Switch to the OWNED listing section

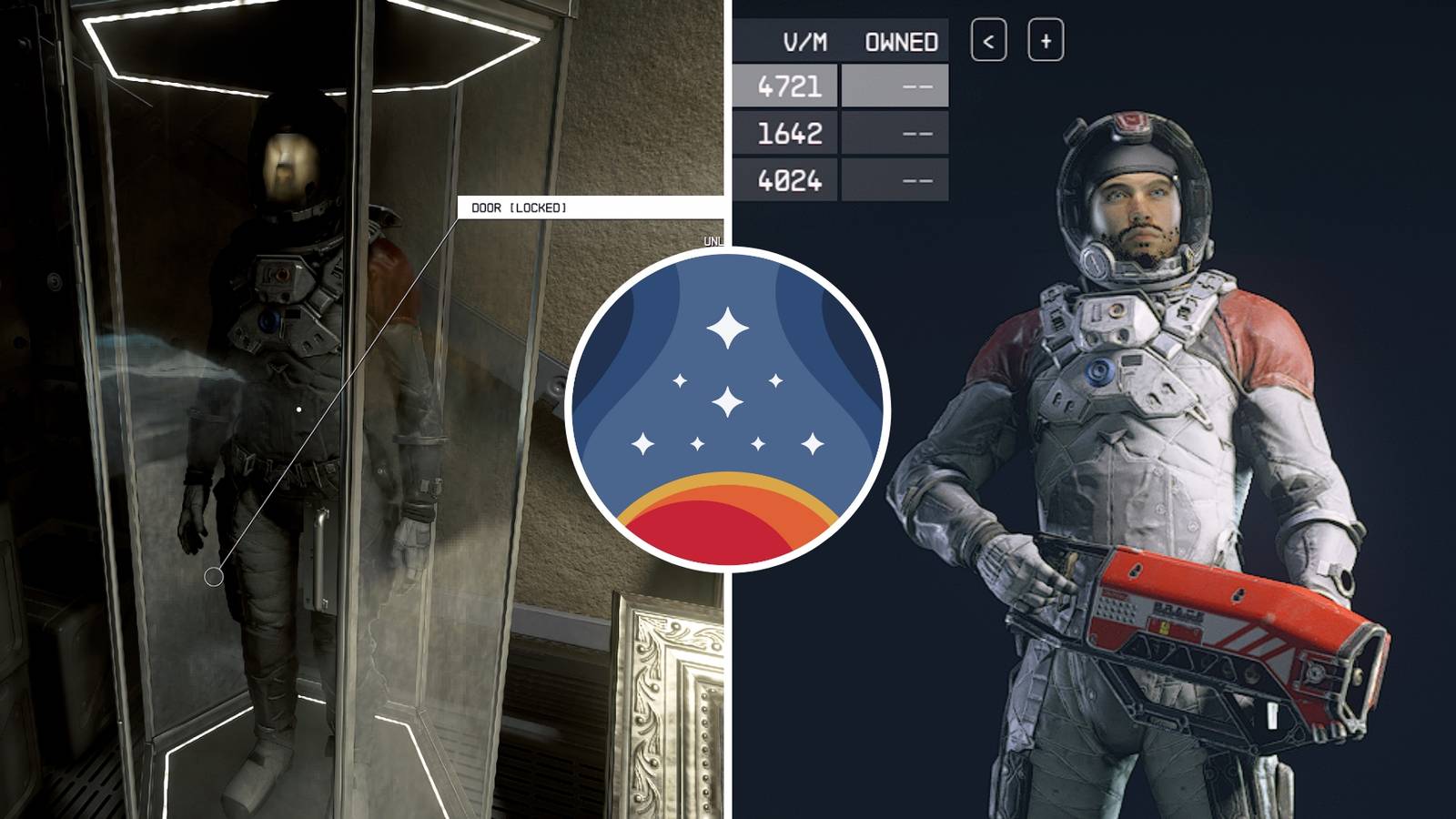(x=901, y=40)
